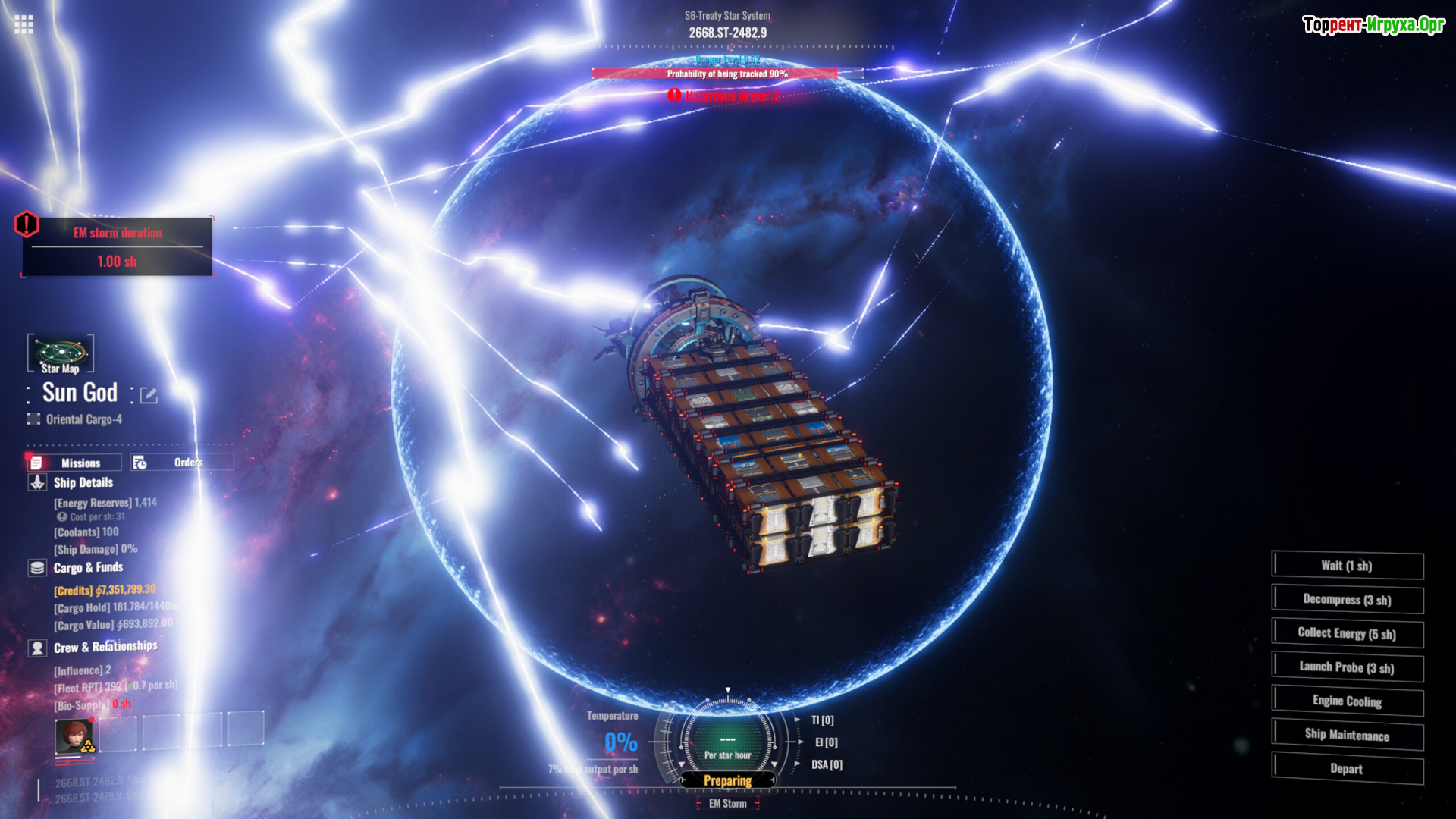The image size is (1456, 819).
Task: Begin Ship Maintenance
Action: (1347, 735)
